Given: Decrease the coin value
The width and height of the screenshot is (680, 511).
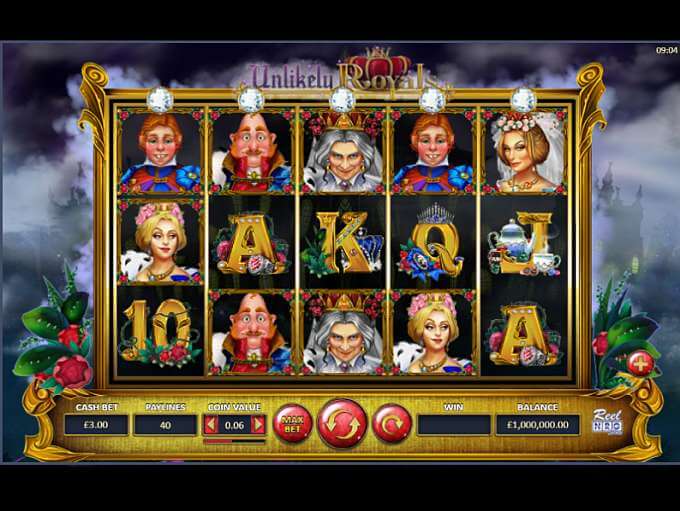Looking at the screenshot, I should 210,425.
